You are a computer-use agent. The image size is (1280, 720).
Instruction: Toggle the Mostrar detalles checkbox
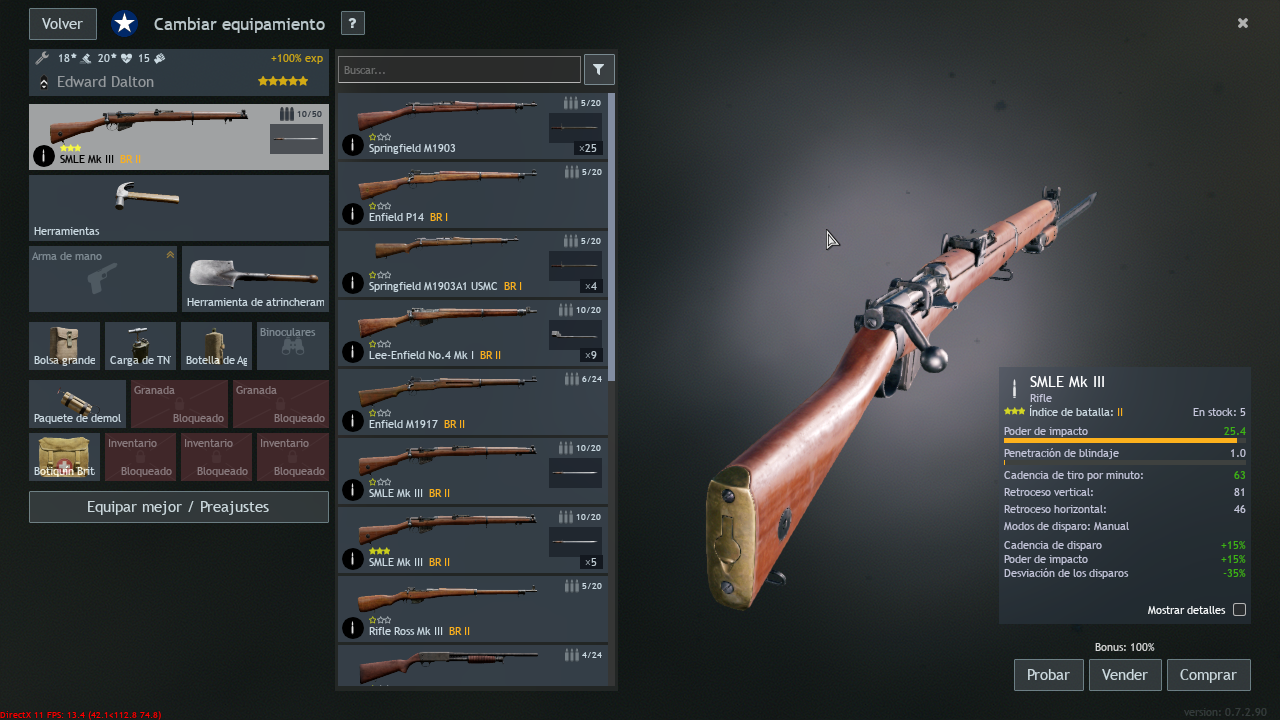[x=1239, y=610]
